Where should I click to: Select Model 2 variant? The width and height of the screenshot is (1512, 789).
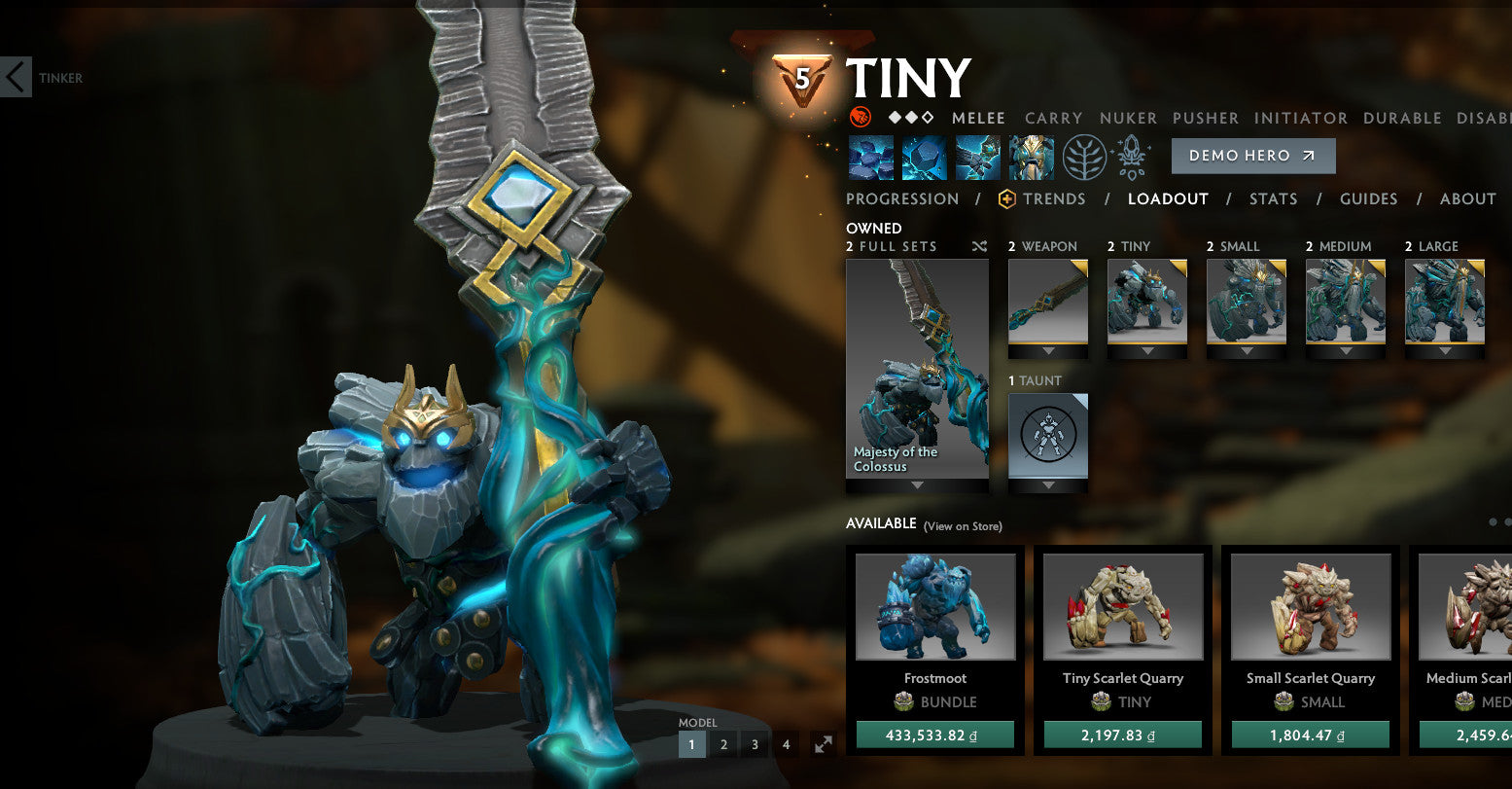723,743
